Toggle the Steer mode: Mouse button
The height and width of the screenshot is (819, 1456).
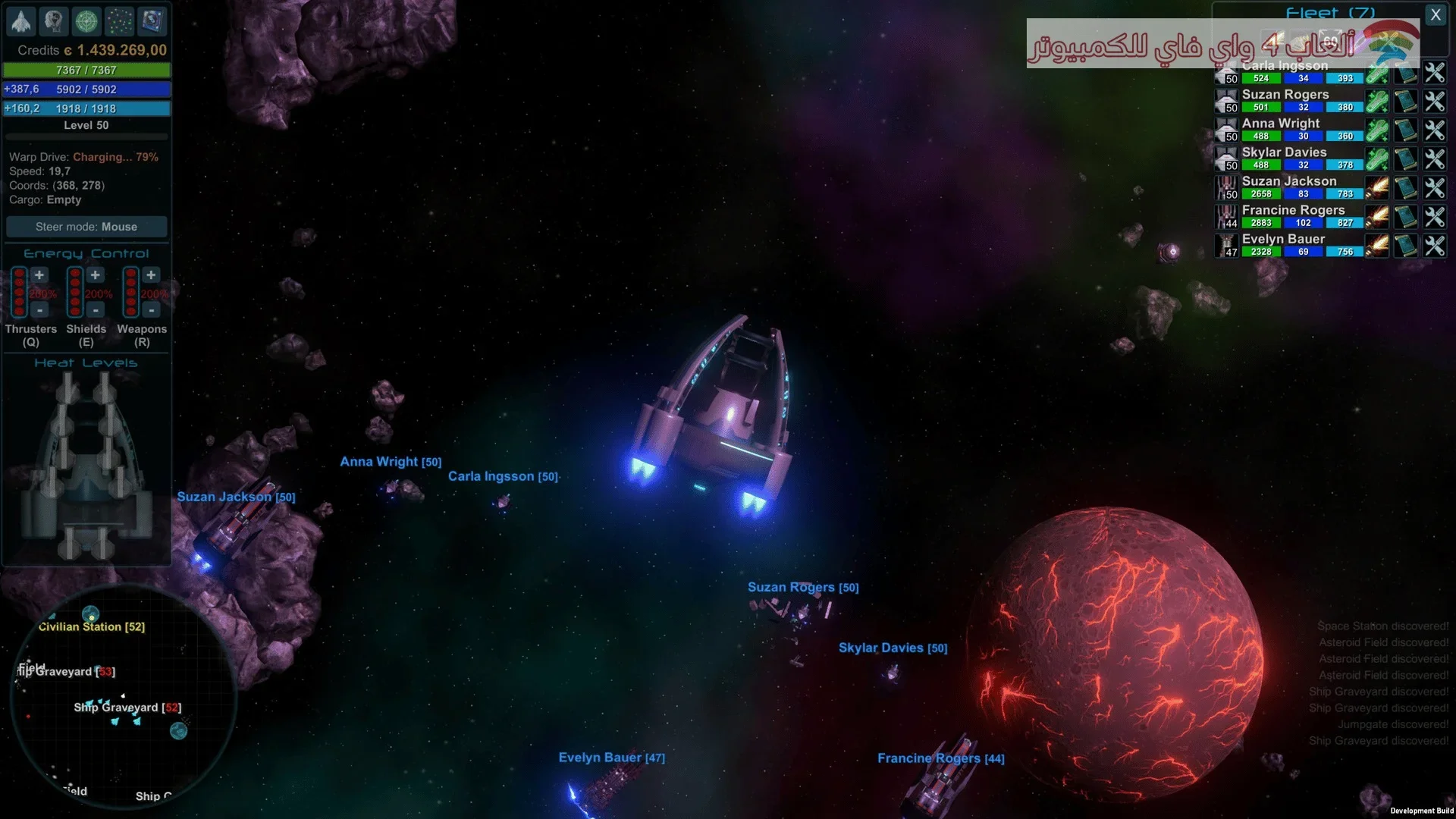(x=86, y=227)
